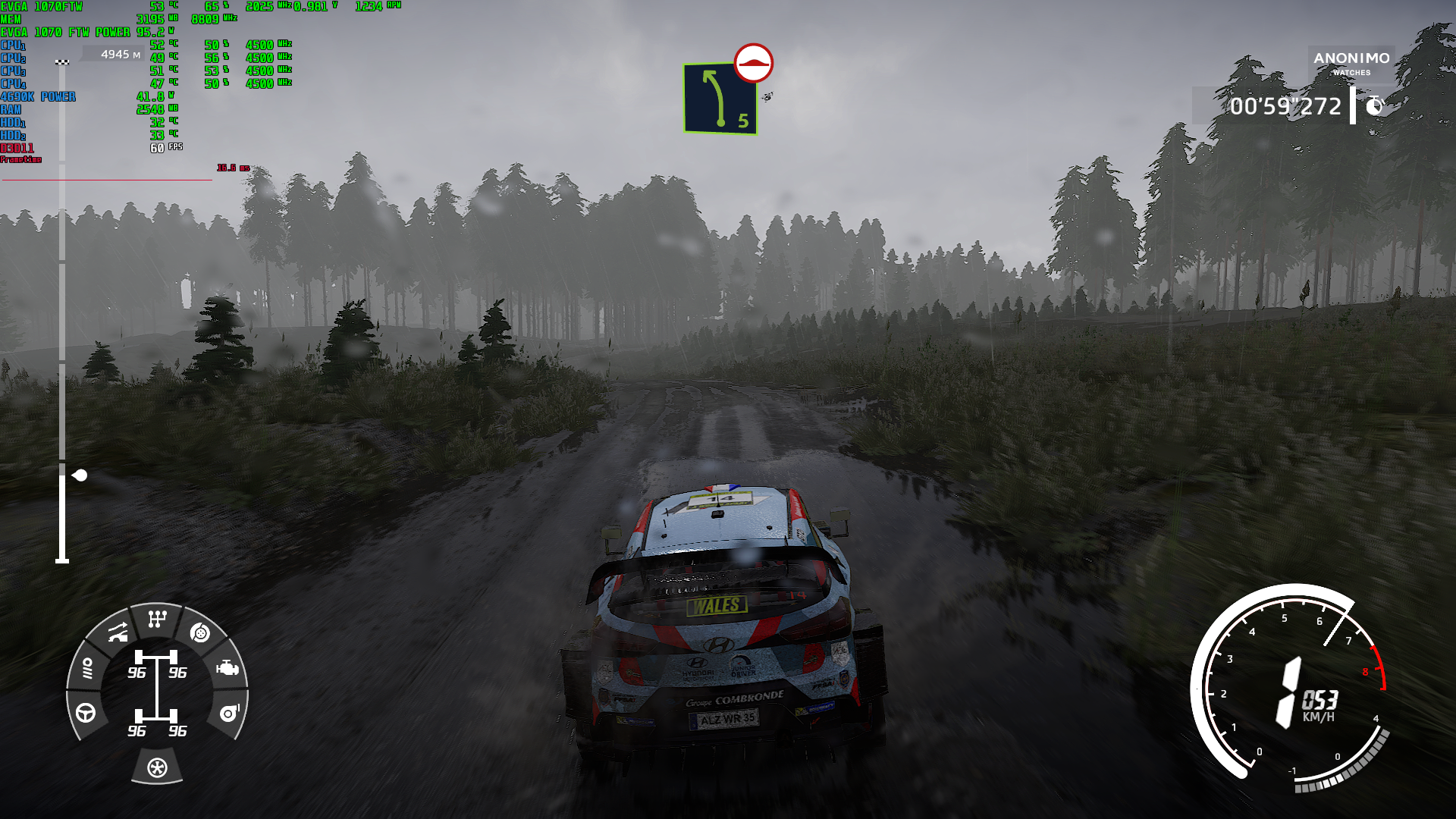Select the wheel rim icon below the chassis
This screenshot has width=1456, height=819.
tap(157, 767)
